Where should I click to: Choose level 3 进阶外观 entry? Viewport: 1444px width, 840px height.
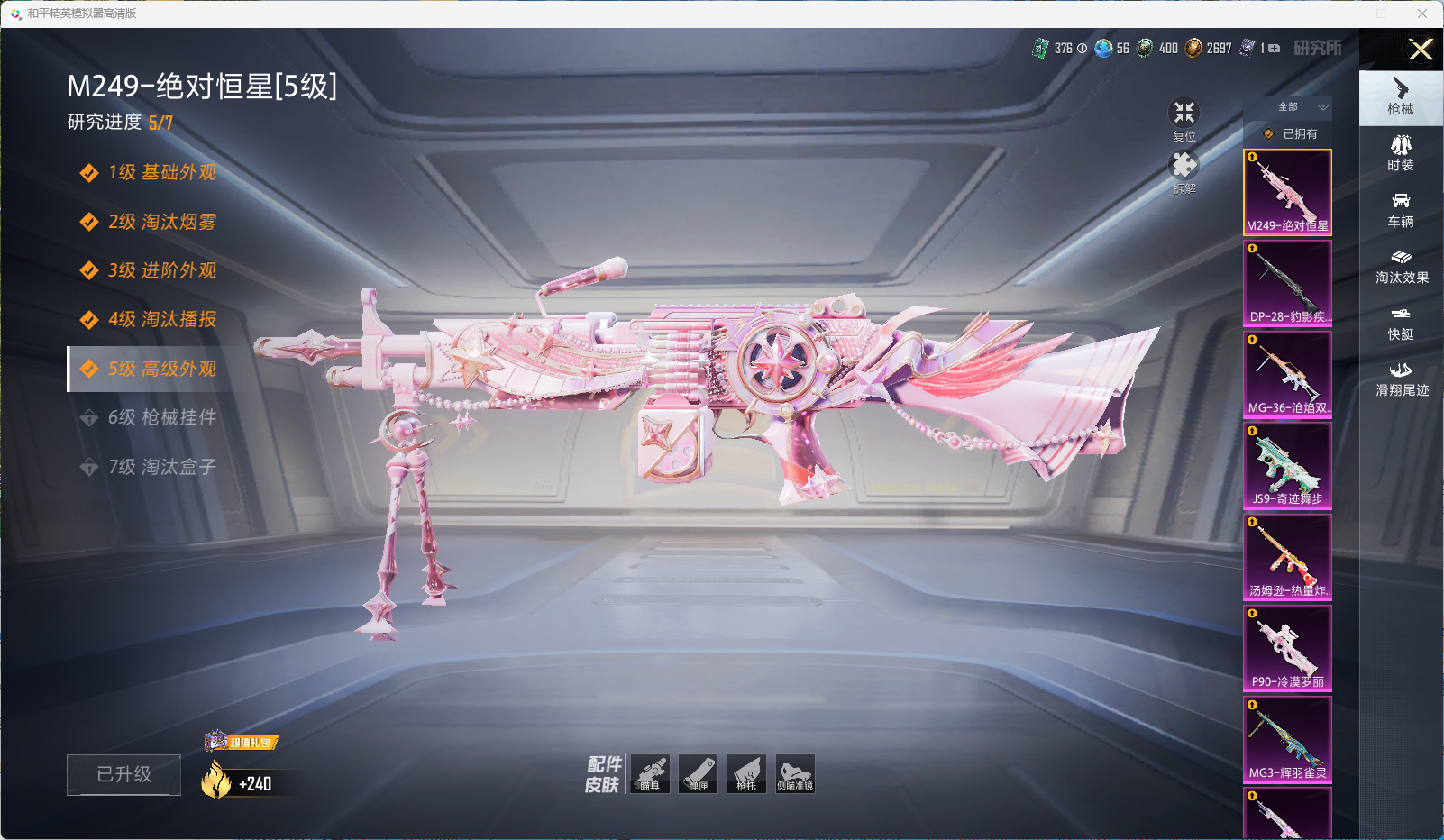tap(161, 270)
